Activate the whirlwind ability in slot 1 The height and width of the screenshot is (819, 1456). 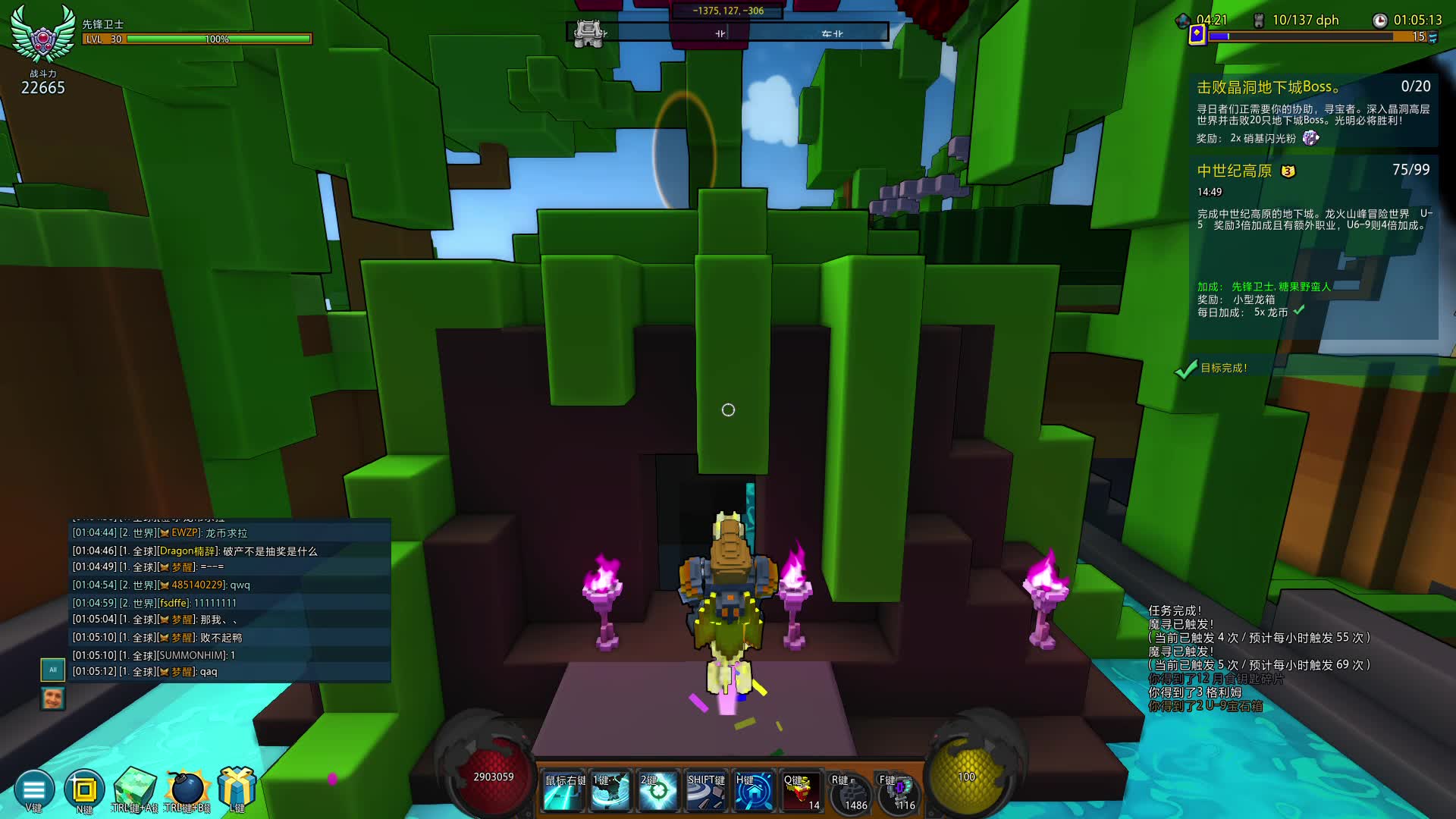point(611,792)
